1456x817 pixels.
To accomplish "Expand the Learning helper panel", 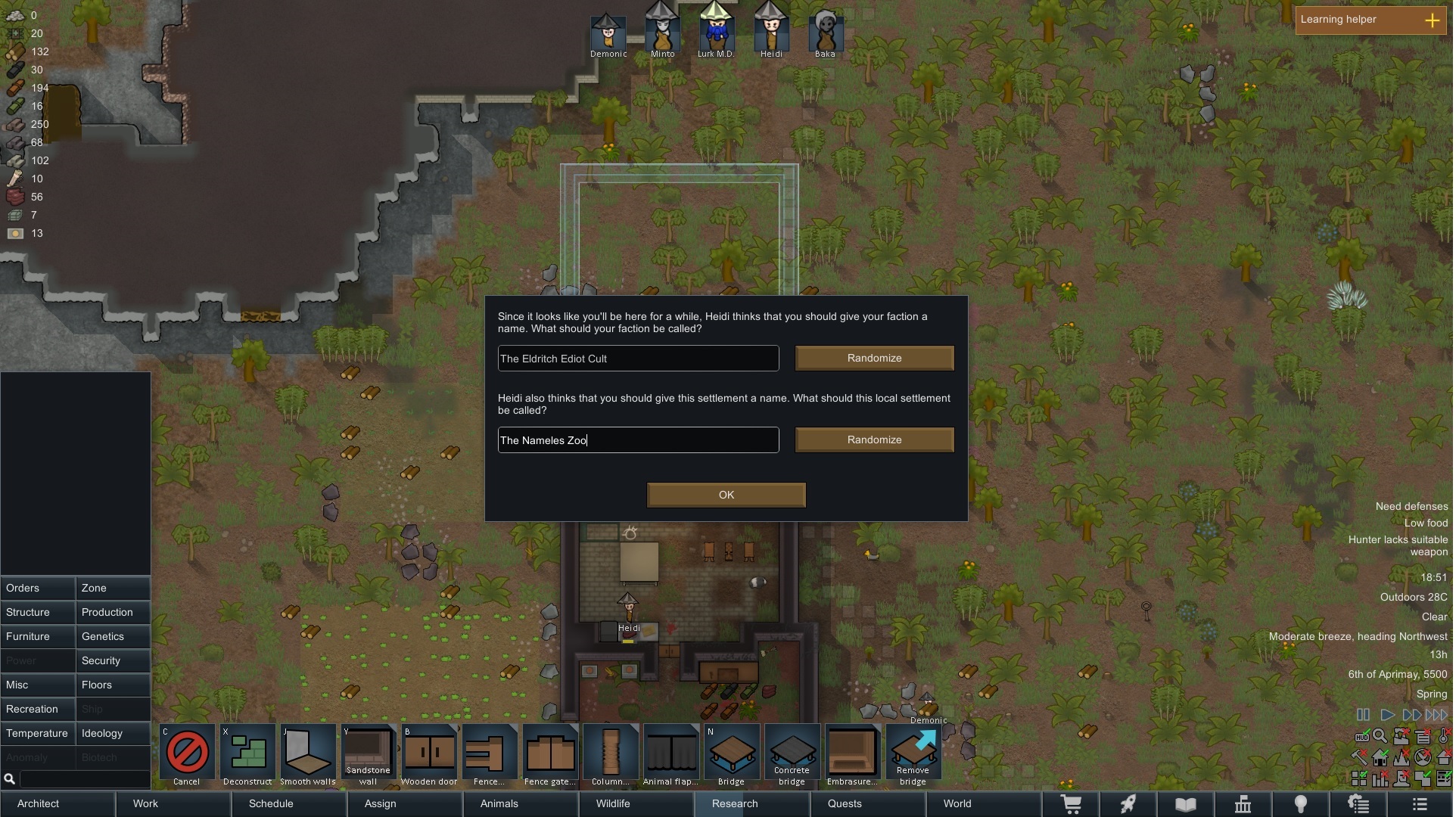I will pyautogui.click(x=1432, y=20).
